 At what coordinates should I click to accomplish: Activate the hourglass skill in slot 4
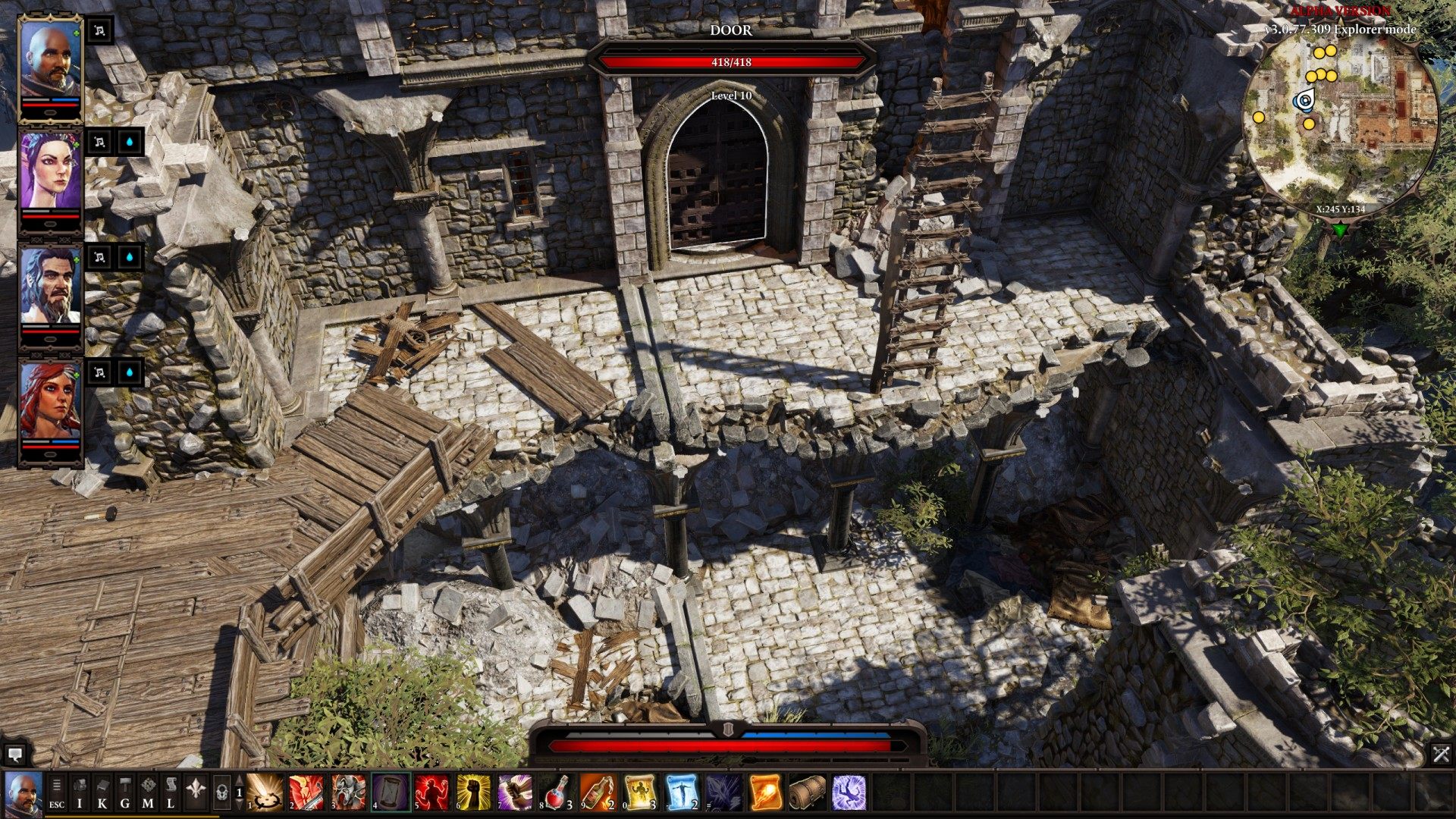click(391, 792)
